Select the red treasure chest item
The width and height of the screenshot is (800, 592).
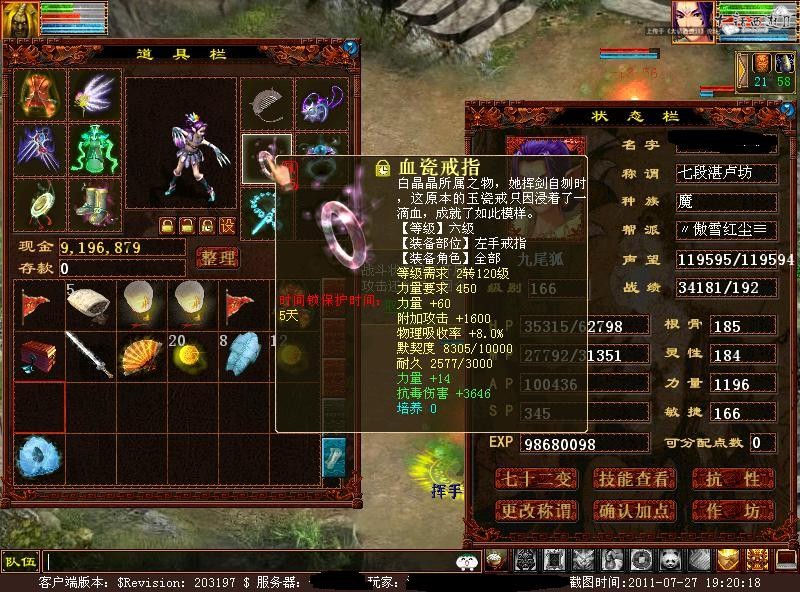pyautogui.click(x=38, y=355)
